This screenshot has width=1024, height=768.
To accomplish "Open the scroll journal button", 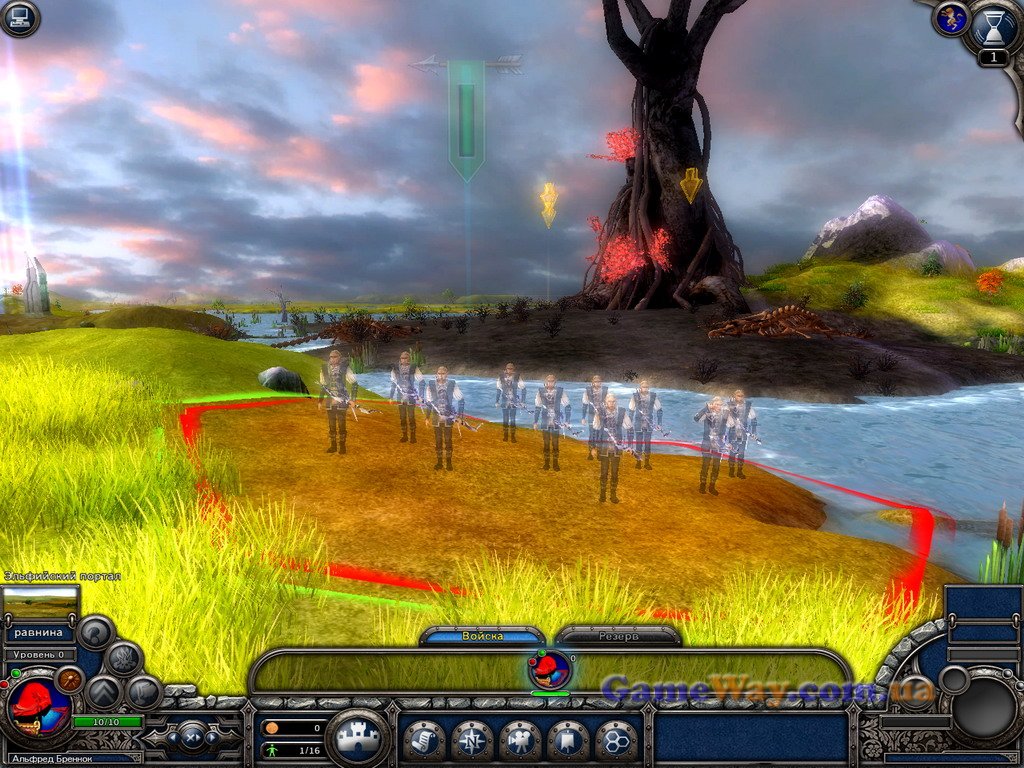I will coord(424,741).
